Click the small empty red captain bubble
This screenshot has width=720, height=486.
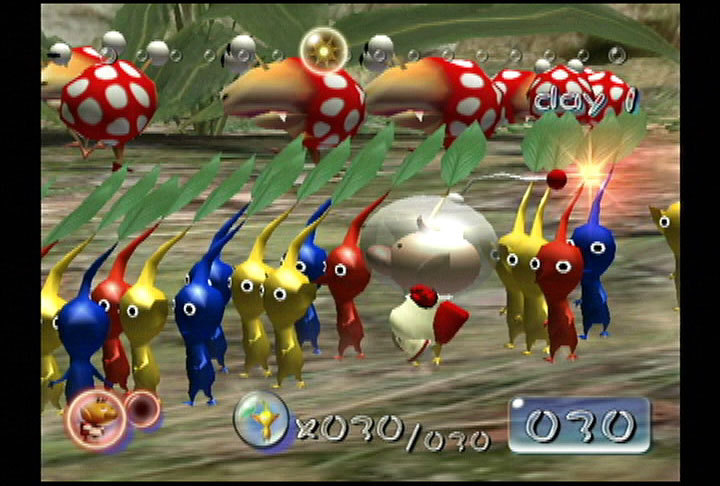coord(143,410)
